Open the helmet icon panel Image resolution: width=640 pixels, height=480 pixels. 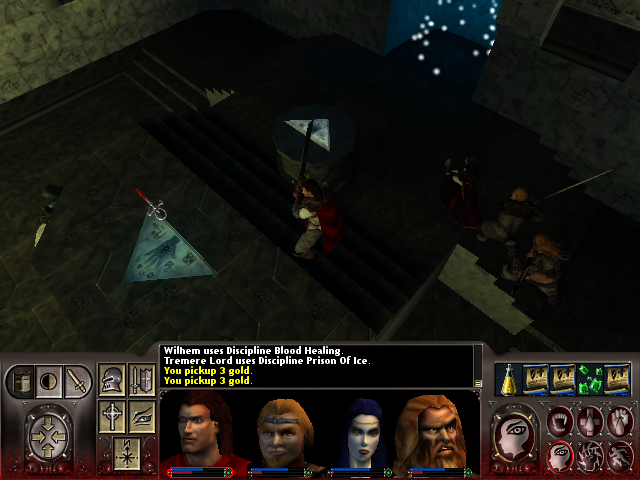(112, 380)
